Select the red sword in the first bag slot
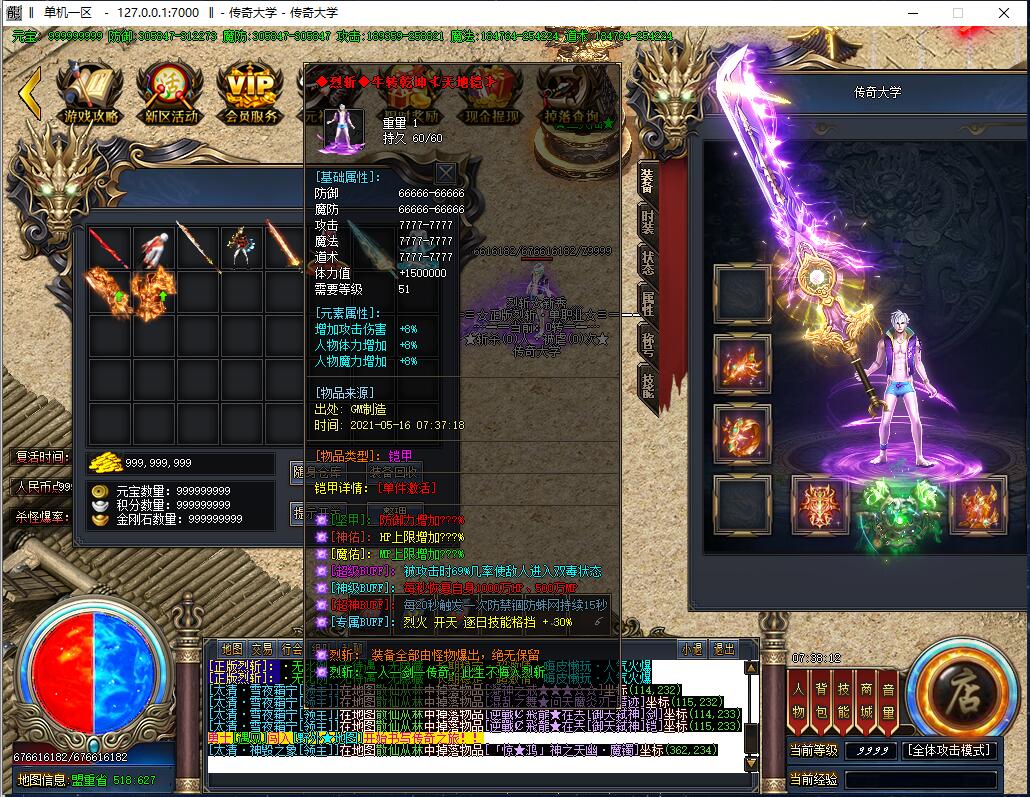 point(109,247)
